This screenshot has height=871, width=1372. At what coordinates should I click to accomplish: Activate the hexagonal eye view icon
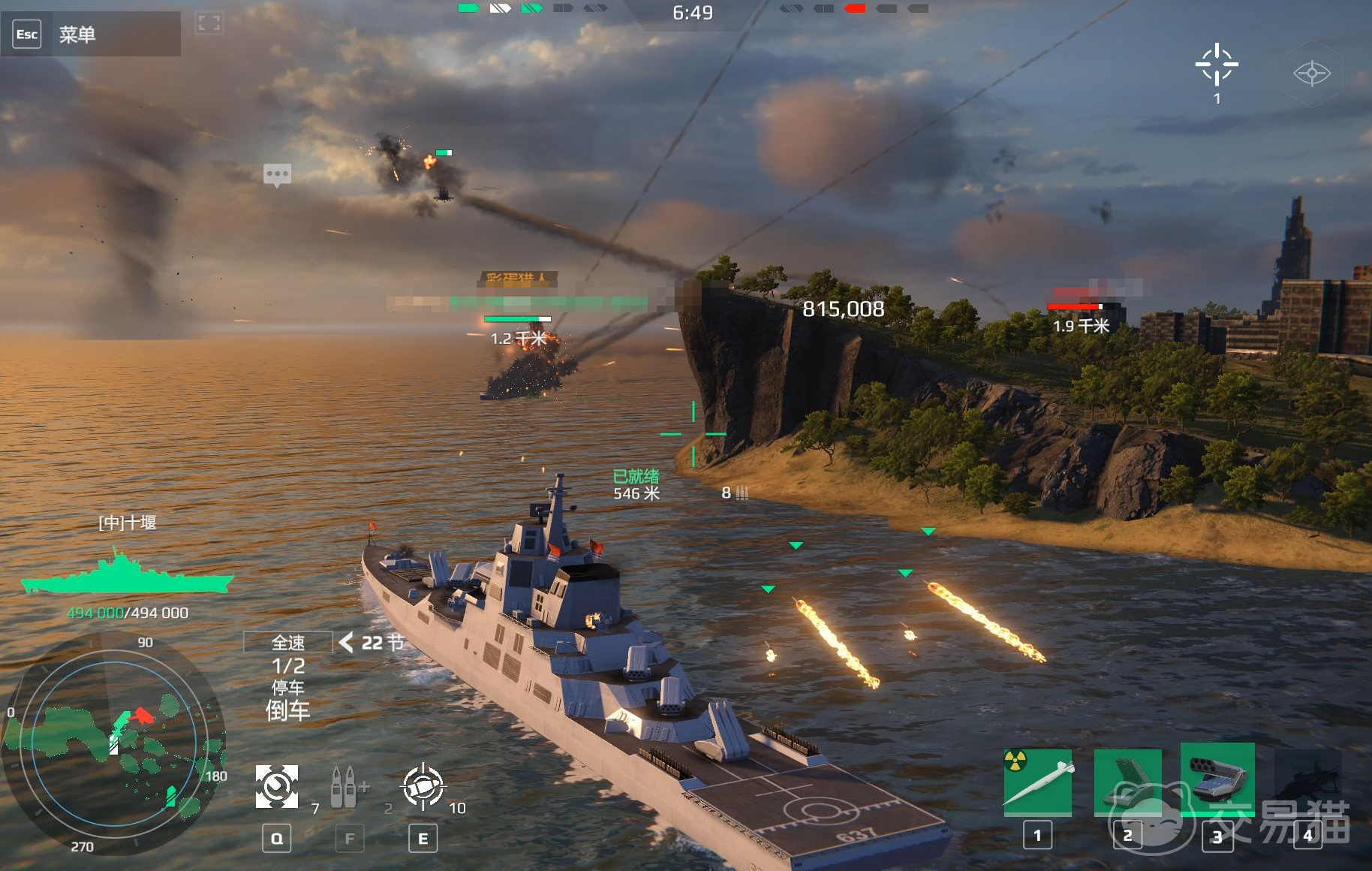pos(1311,74)
